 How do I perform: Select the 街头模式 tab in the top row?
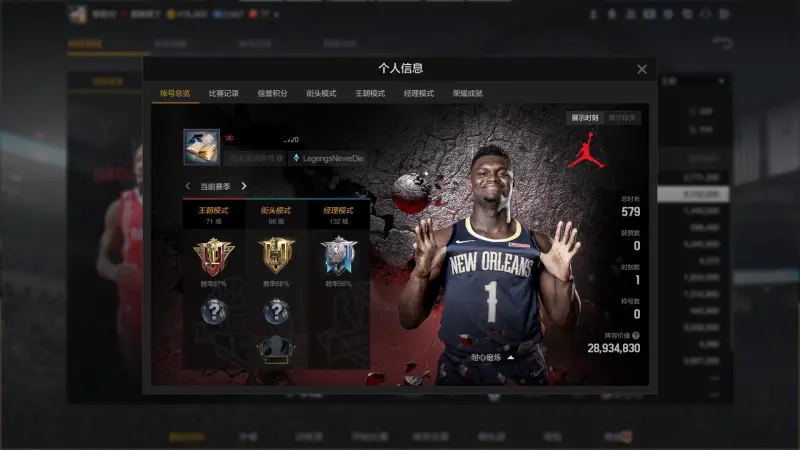coord(321,93)
